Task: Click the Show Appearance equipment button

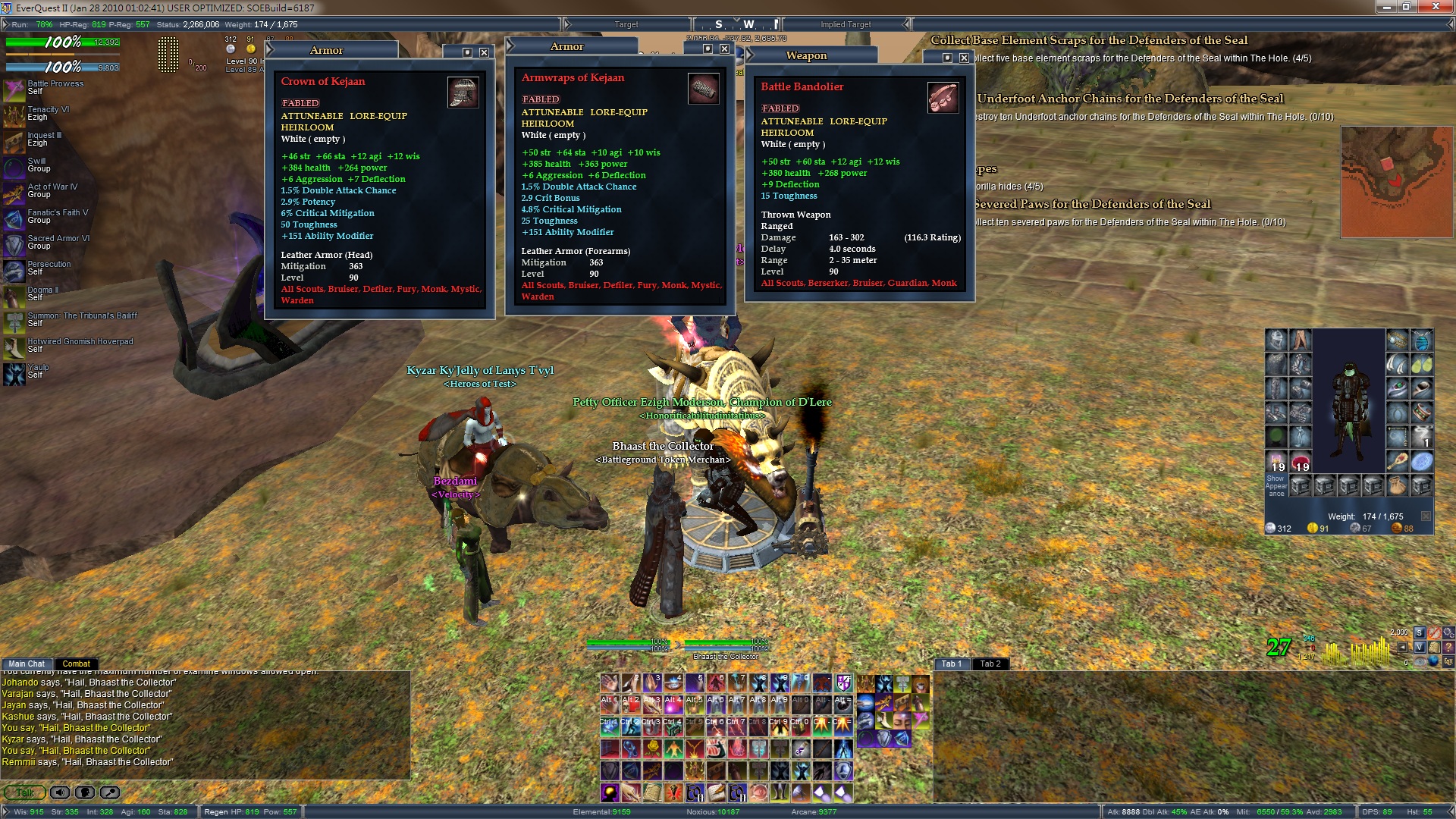Action: (x=1276, y=485)
